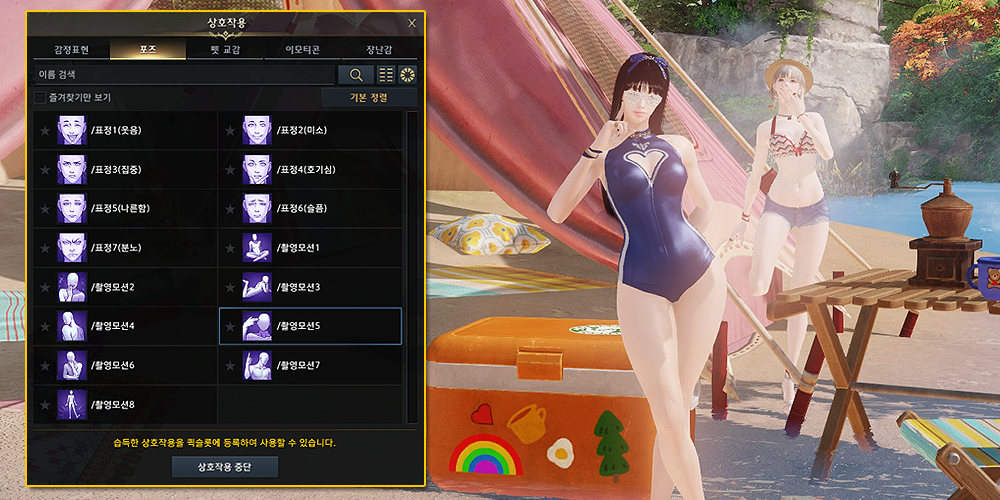Select the /촬영모션5 pose entry
The height and width of the screenshot is (500, 1000).
pos(310,326)
